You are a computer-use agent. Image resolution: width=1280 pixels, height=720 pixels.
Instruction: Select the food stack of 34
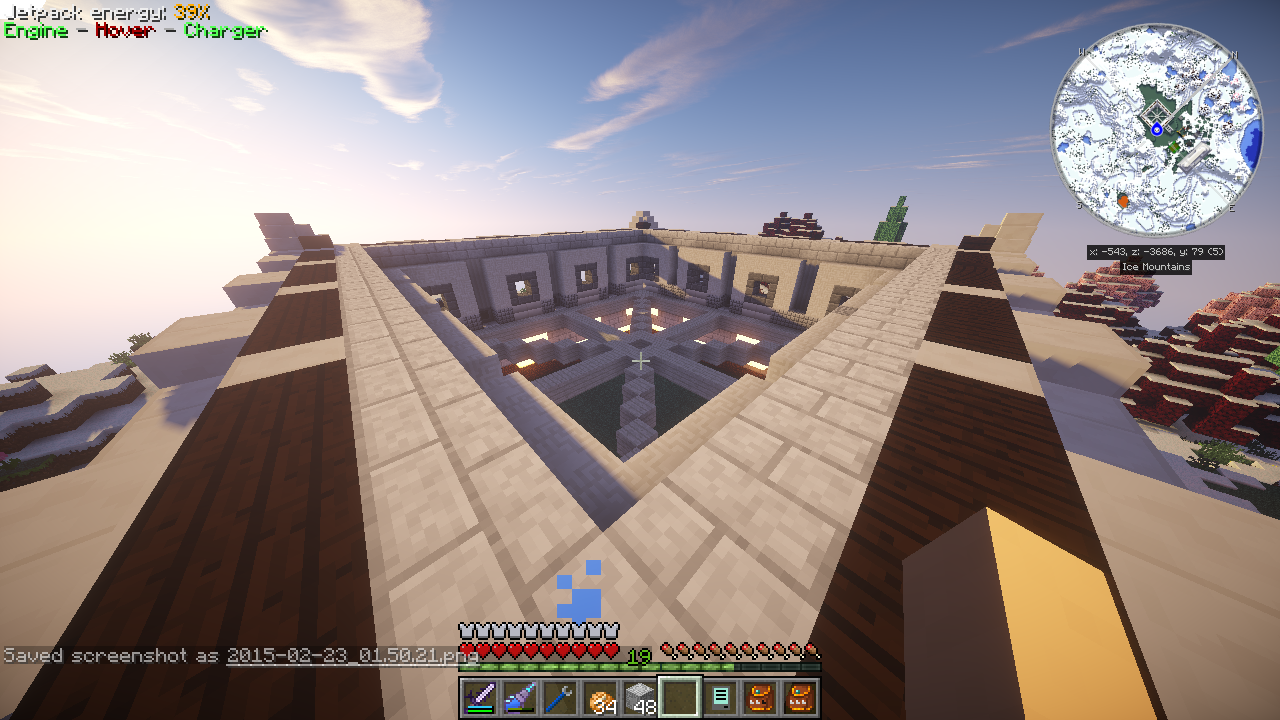[599, 697]
